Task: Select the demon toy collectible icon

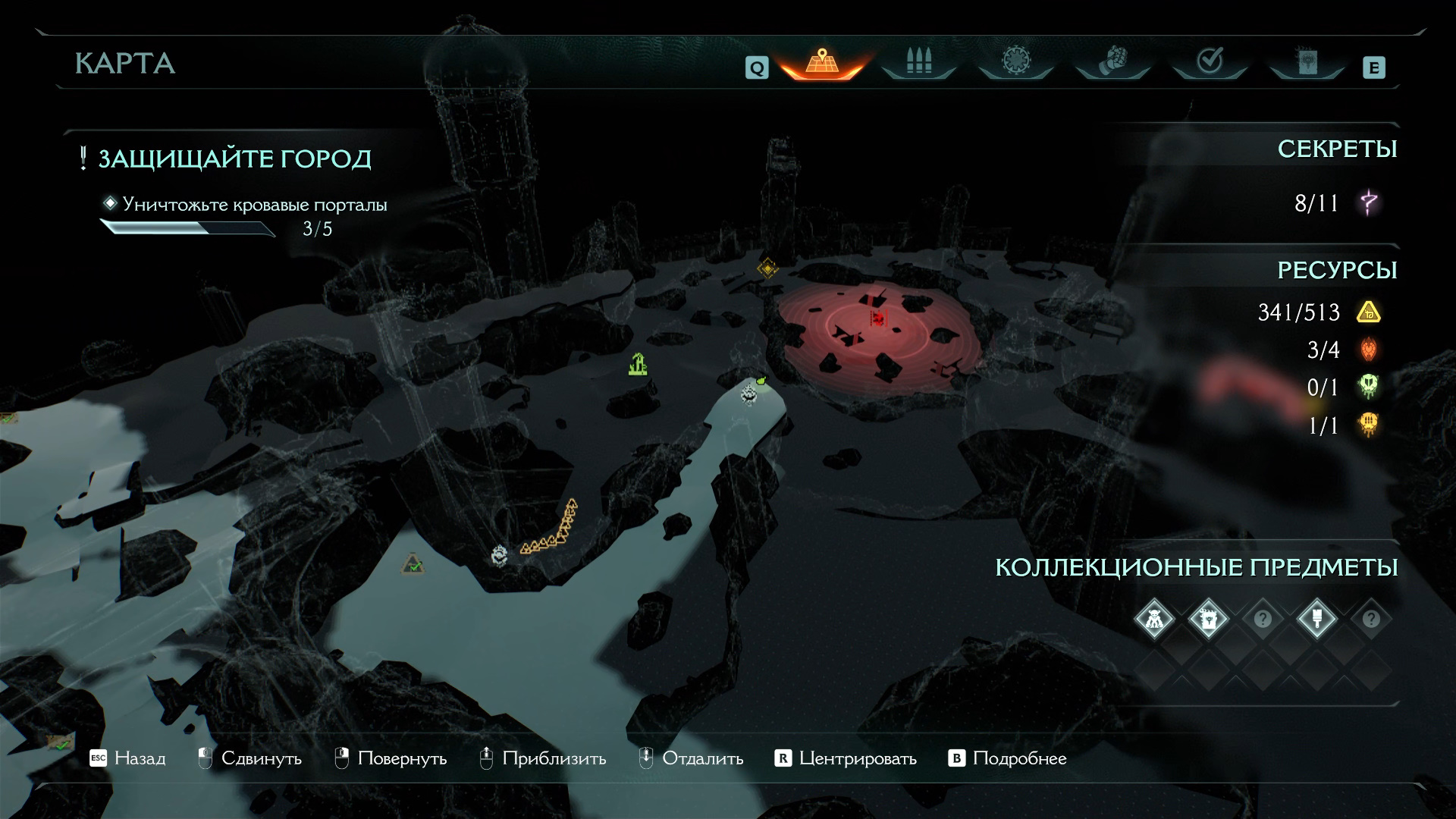Action: coord(1154,619)
